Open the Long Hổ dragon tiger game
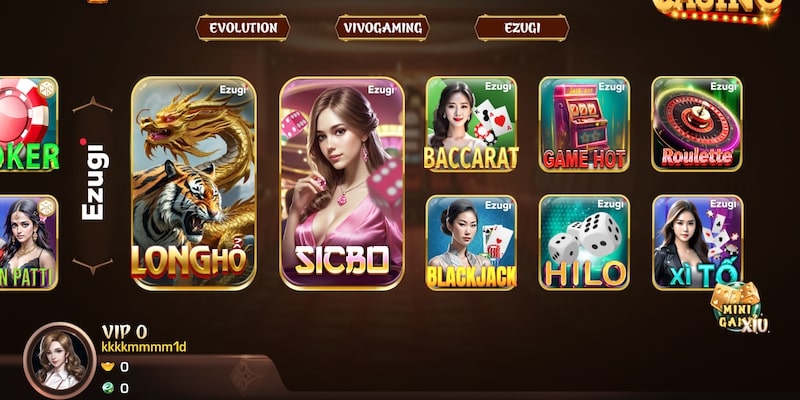 (194, 183)
